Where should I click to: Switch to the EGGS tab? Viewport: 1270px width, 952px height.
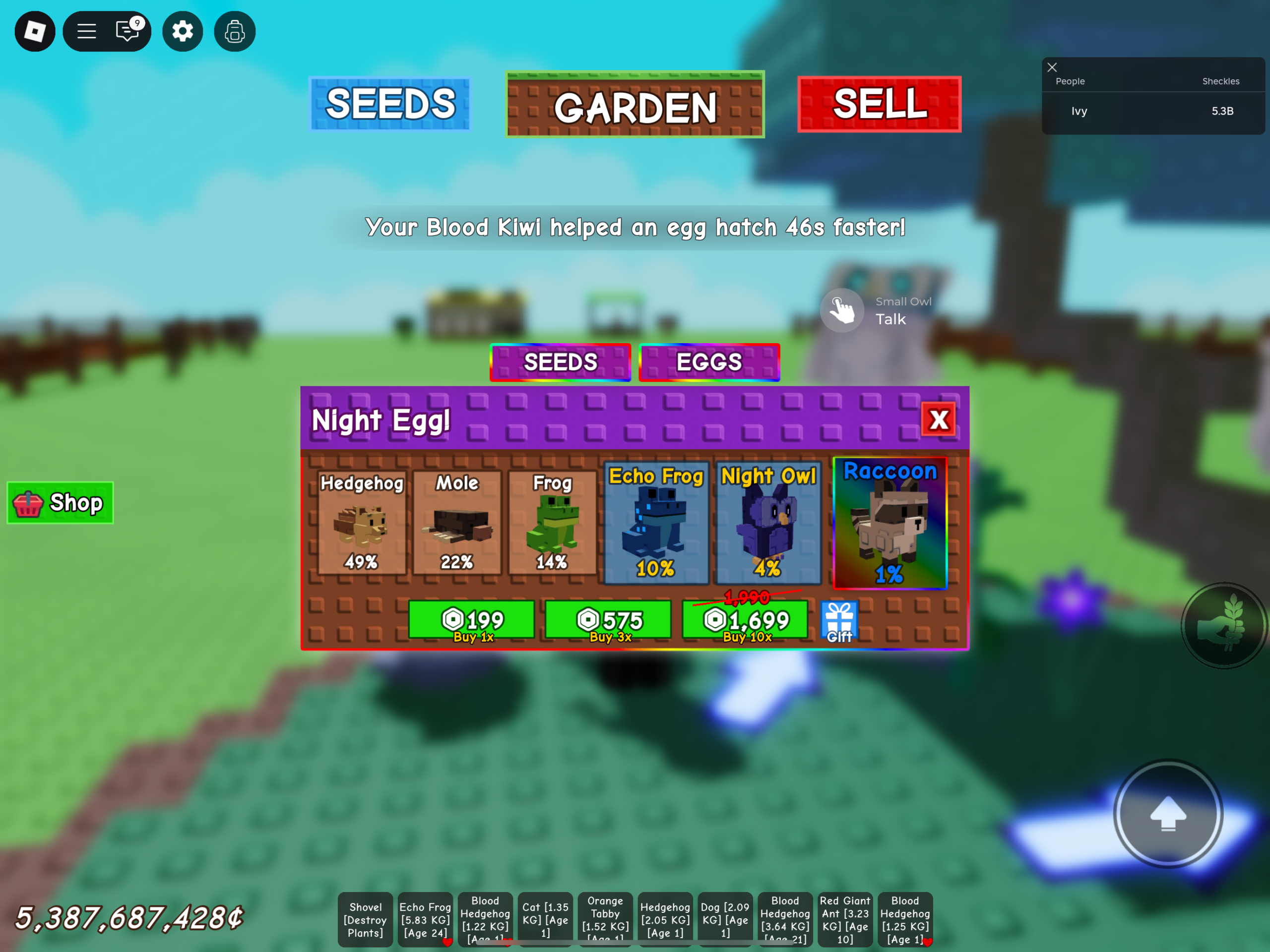click(709, 362)
